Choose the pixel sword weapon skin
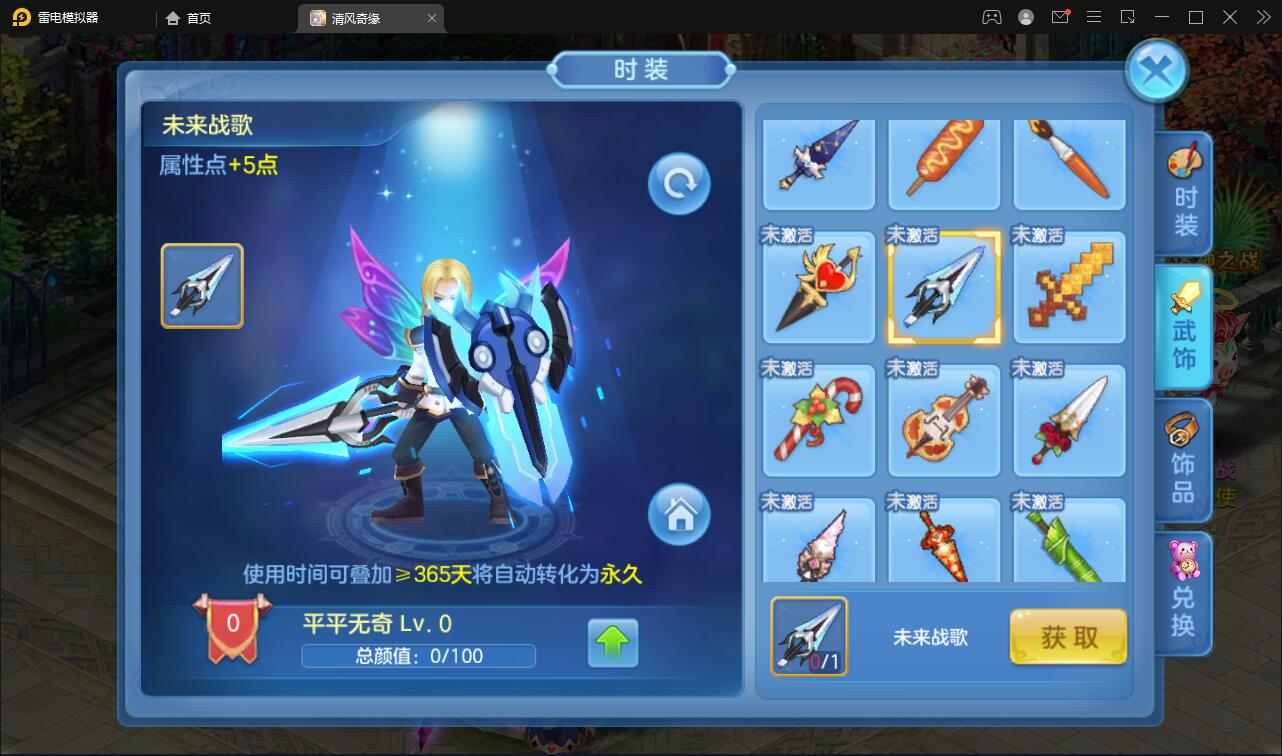Viewport: 1282px width, 756px height. pos(1069,287)
